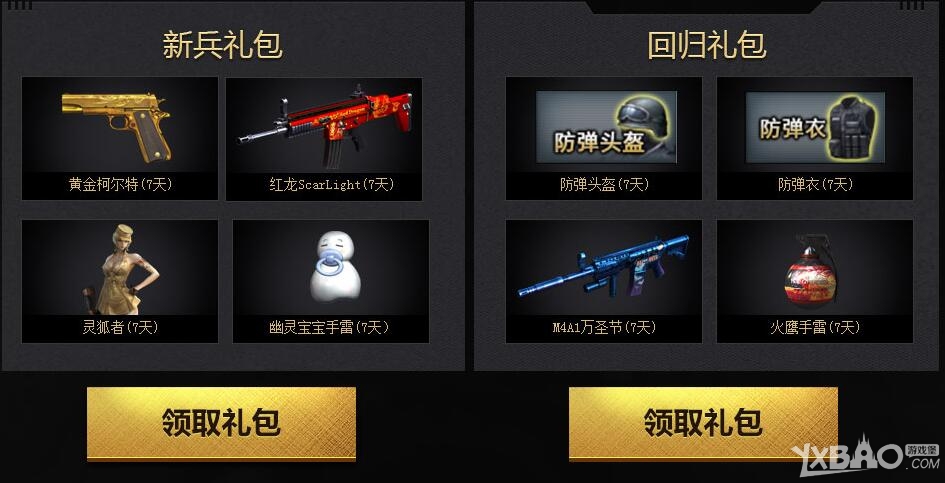Claim the 回归礼包 gift pack

[703, 423]
